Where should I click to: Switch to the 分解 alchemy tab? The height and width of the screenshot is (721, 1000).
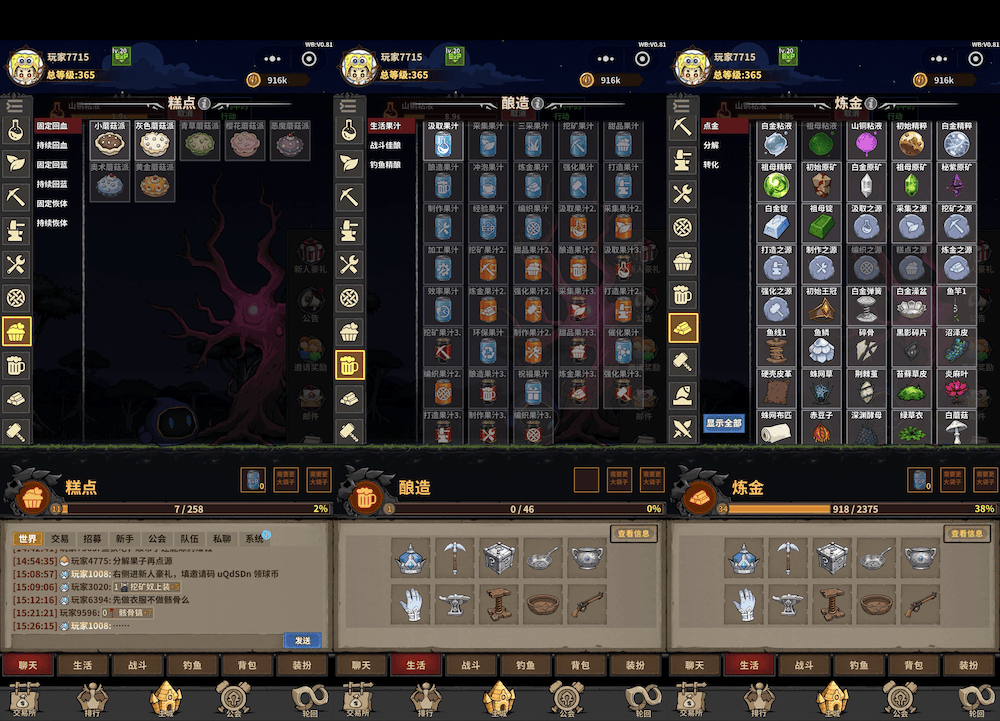(711, 145)
